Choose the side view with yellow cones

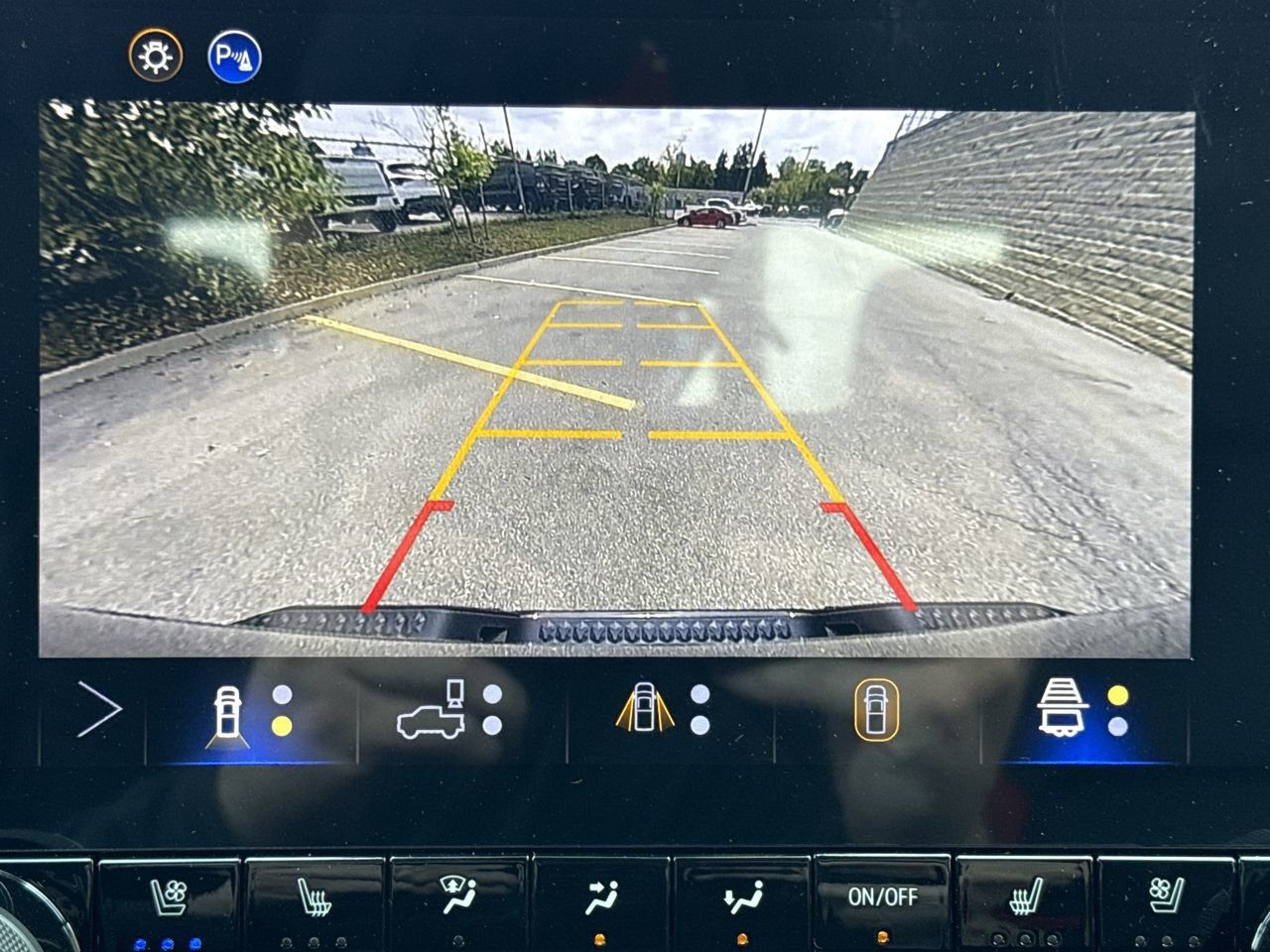tap(644, 710)
